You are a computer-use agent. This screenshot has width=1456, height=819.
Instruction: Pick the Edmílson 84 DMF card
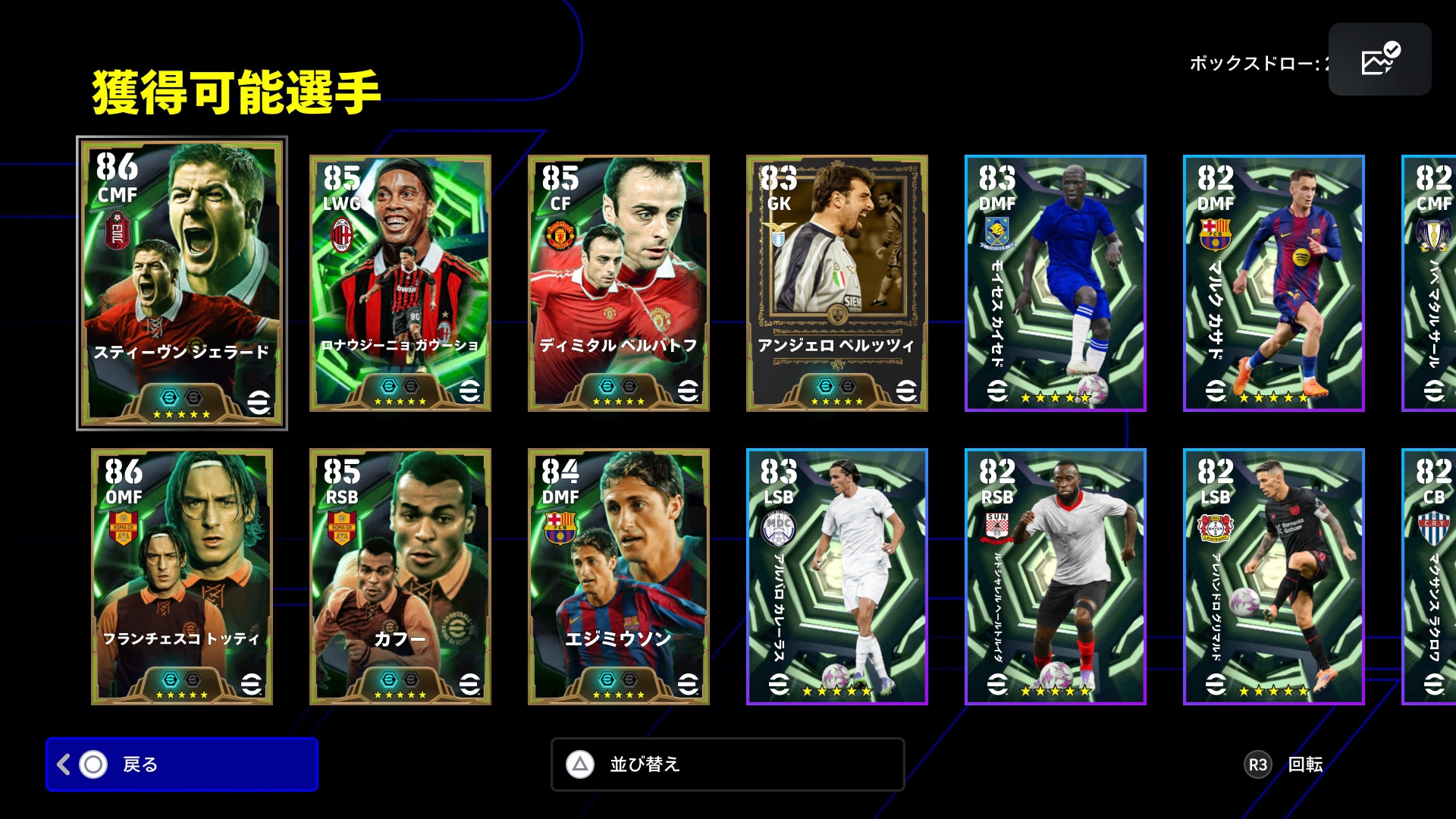(x=619, y=576)
